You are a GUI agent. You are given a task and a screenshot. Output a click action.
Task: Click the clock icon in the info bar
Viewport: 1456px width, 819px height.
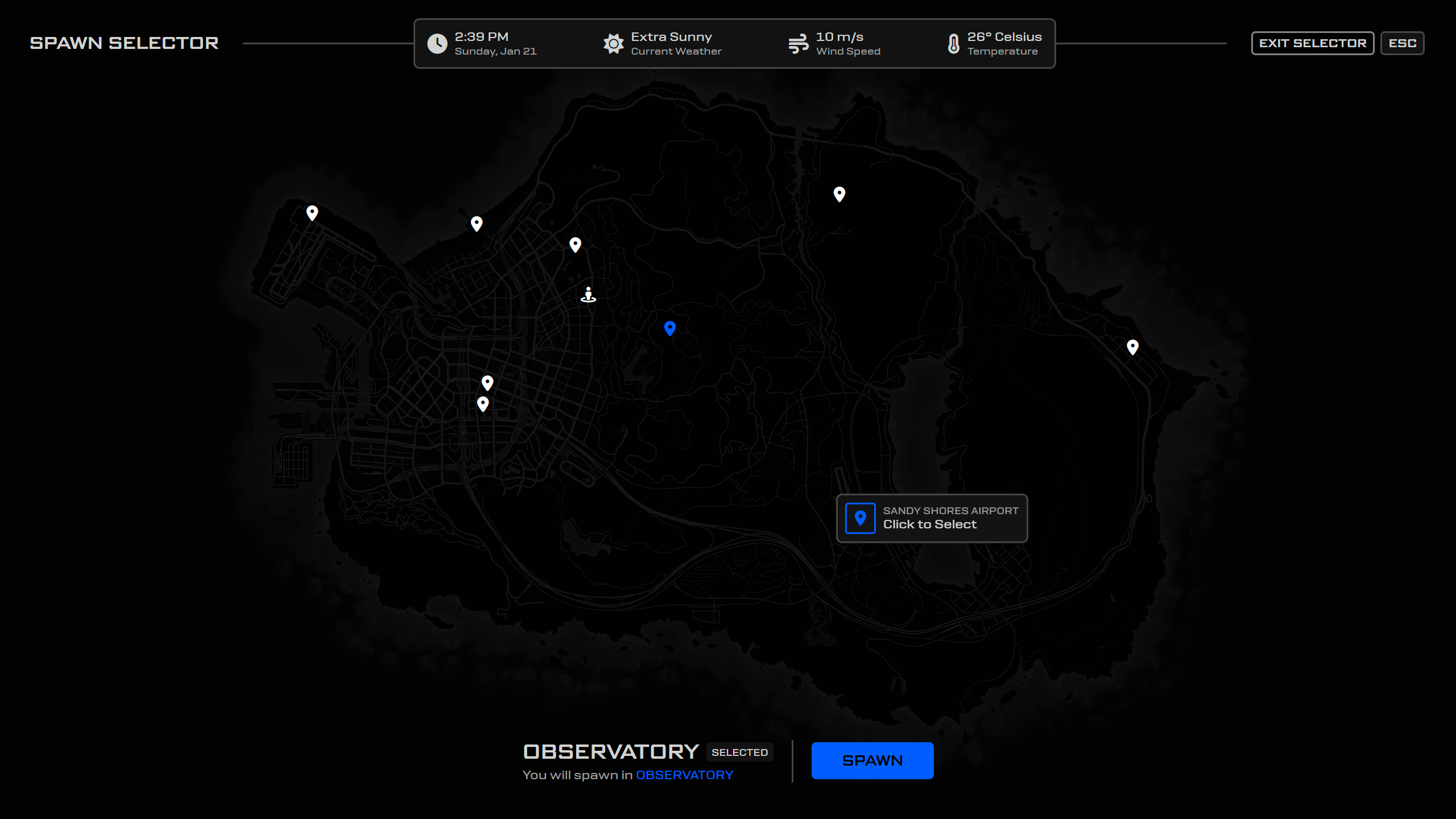point(437,43)
